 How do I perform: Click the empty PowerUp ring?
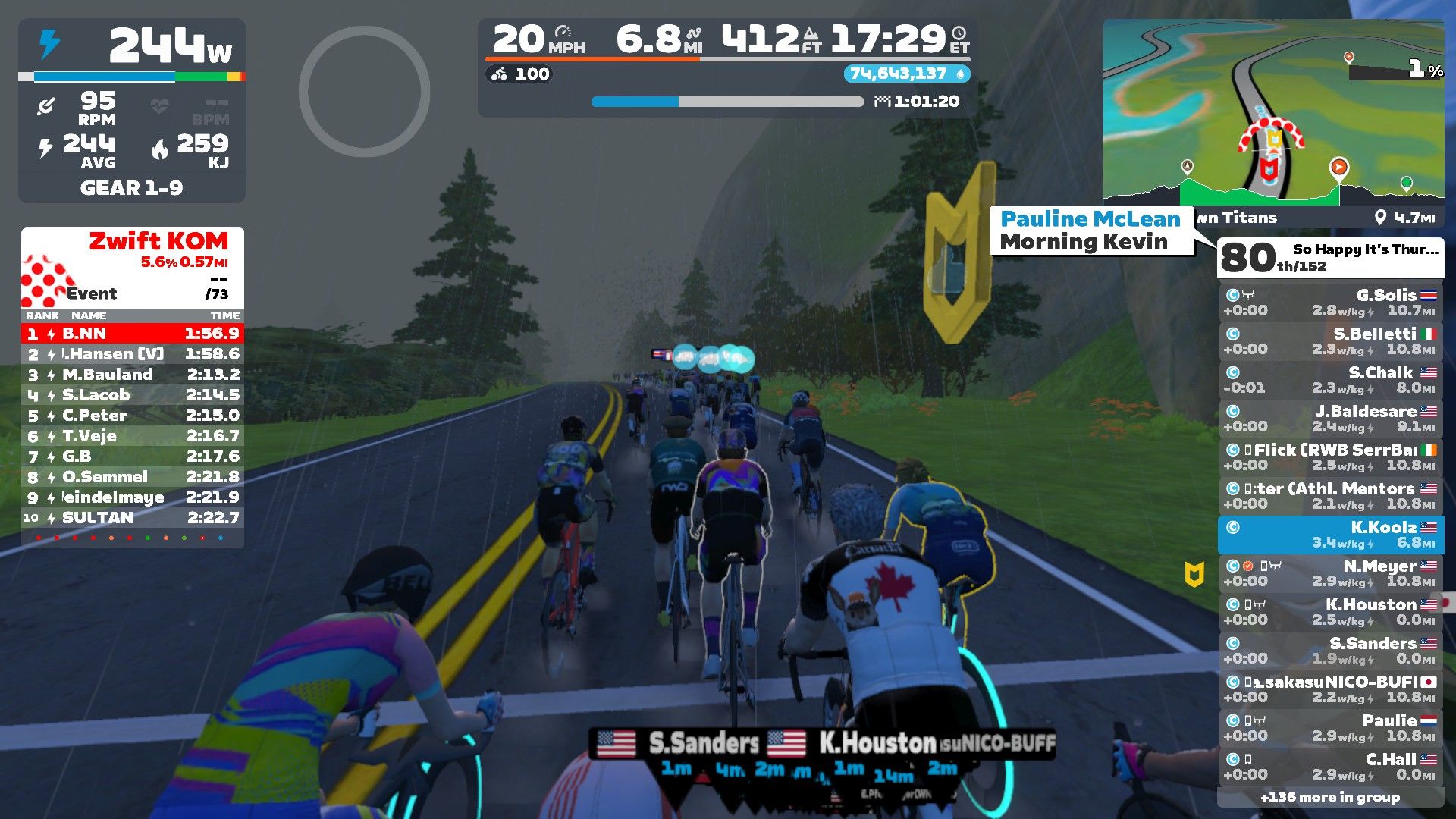364,92
